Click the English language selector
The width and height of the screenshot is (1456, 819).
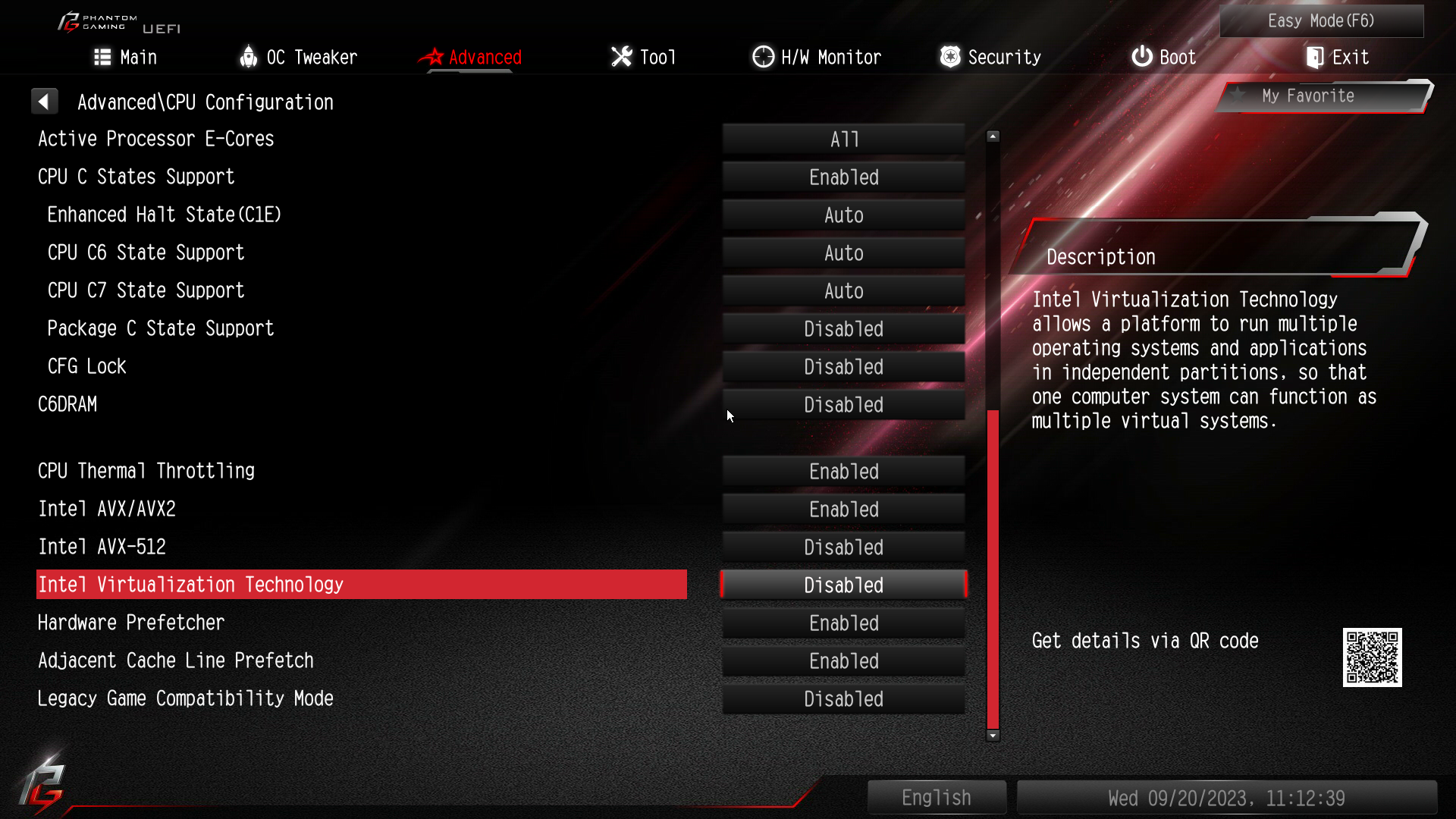[x=937, y=797]
